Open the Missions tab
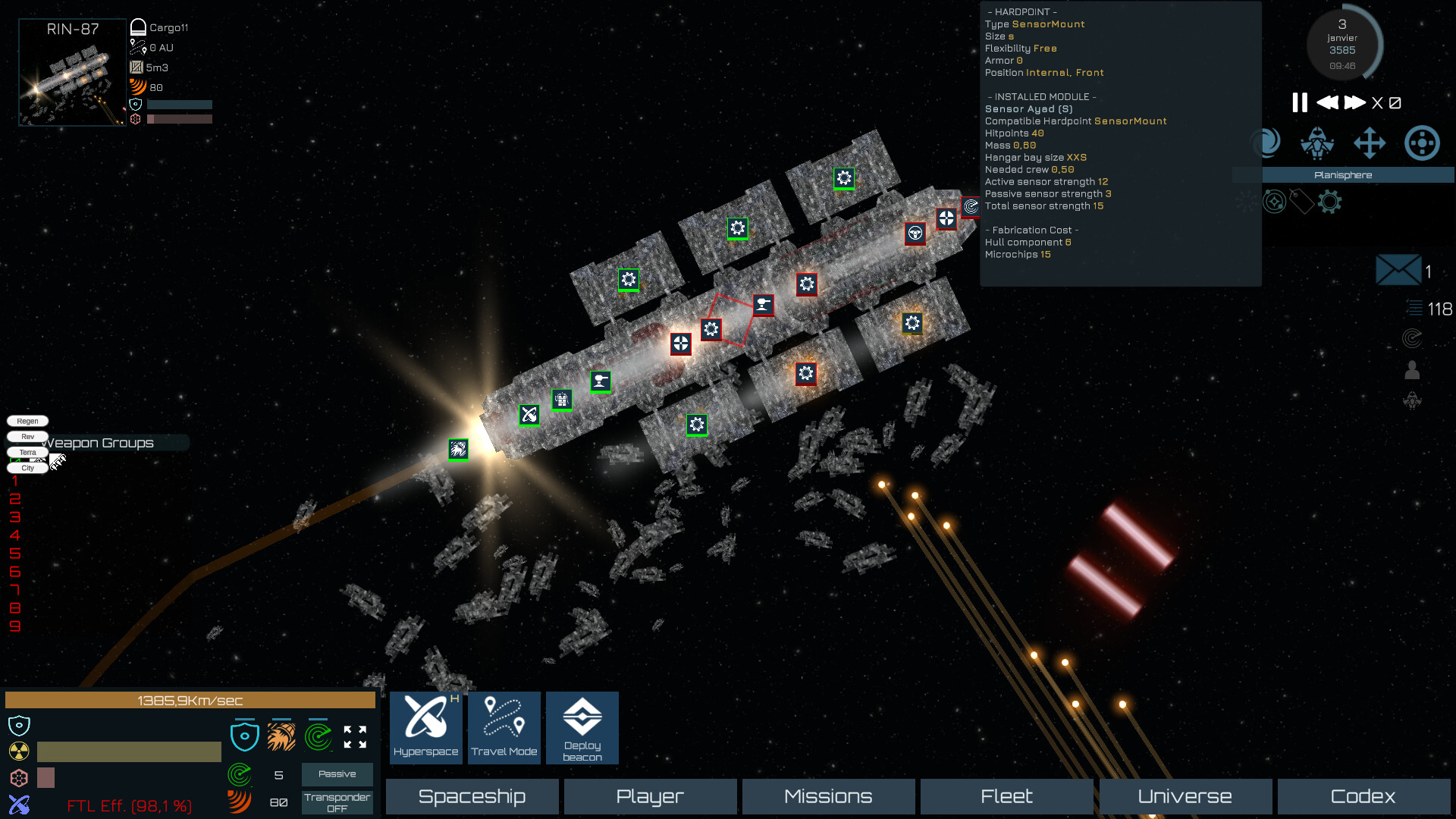 [828, 796]
